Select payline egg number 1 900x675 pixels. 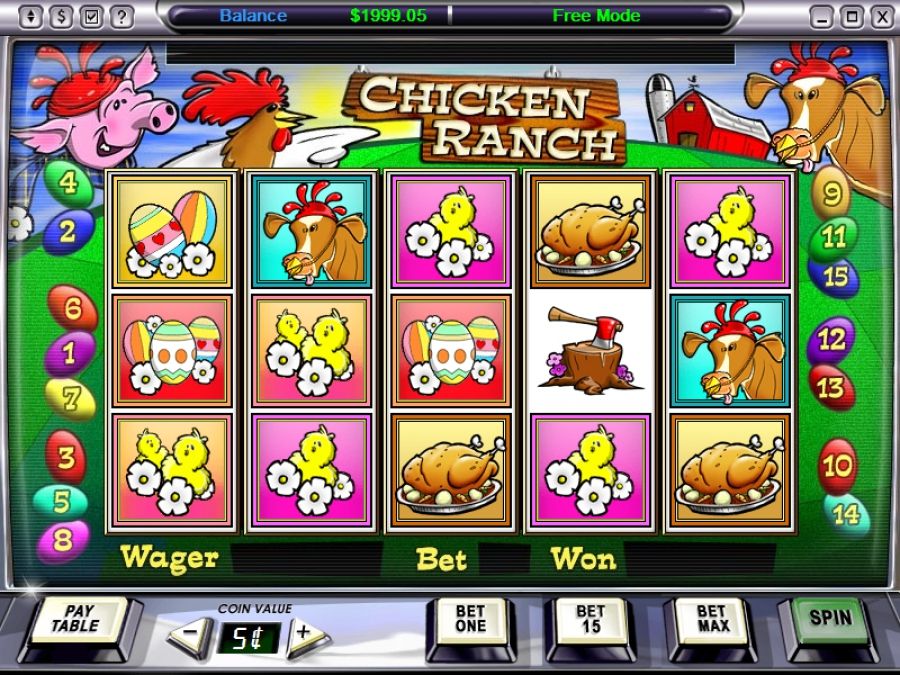coord(69,352)
